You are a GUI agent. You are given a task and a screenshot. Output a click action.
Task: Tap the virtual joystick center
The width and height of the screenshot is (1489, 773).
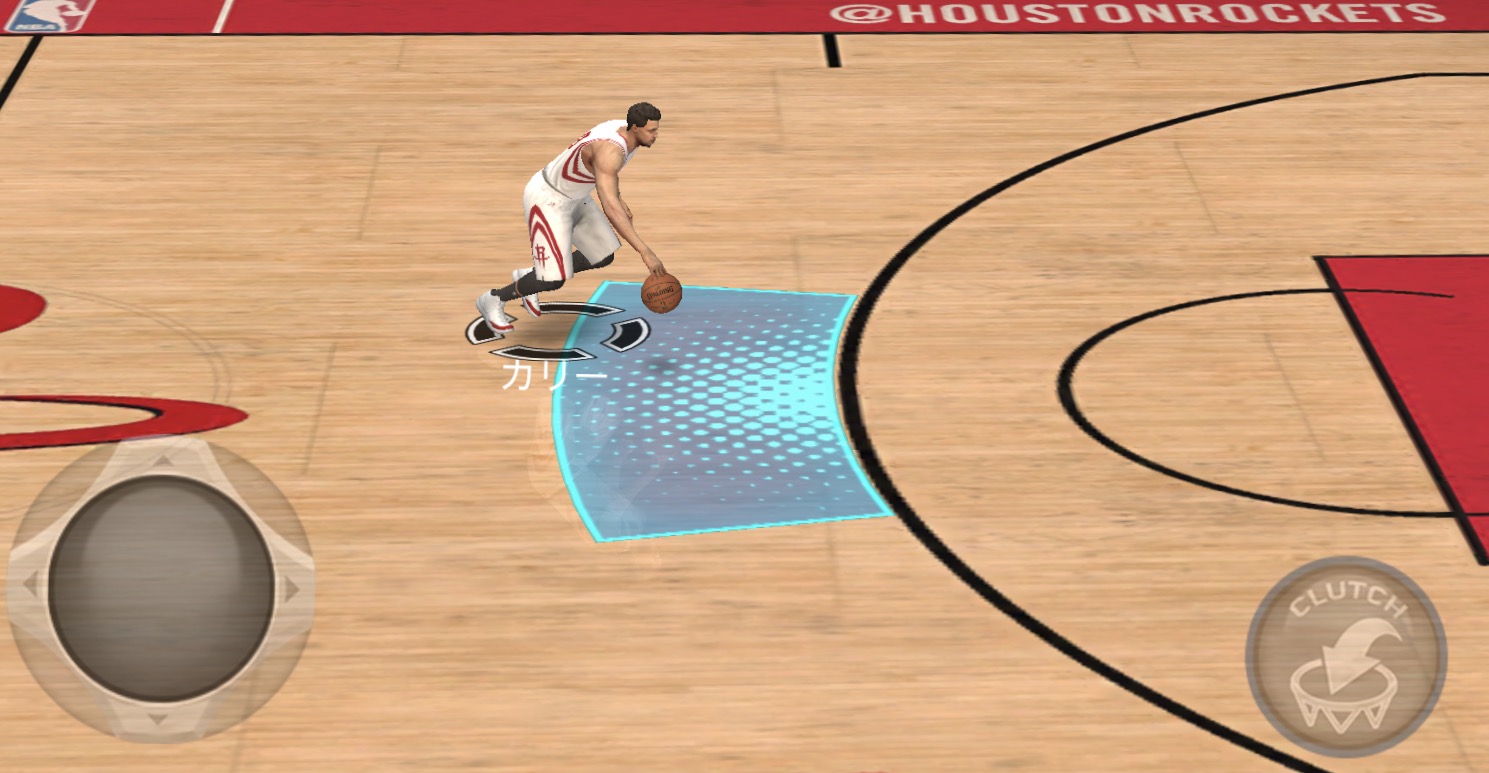pyautogui.click(x=161, y=588)
